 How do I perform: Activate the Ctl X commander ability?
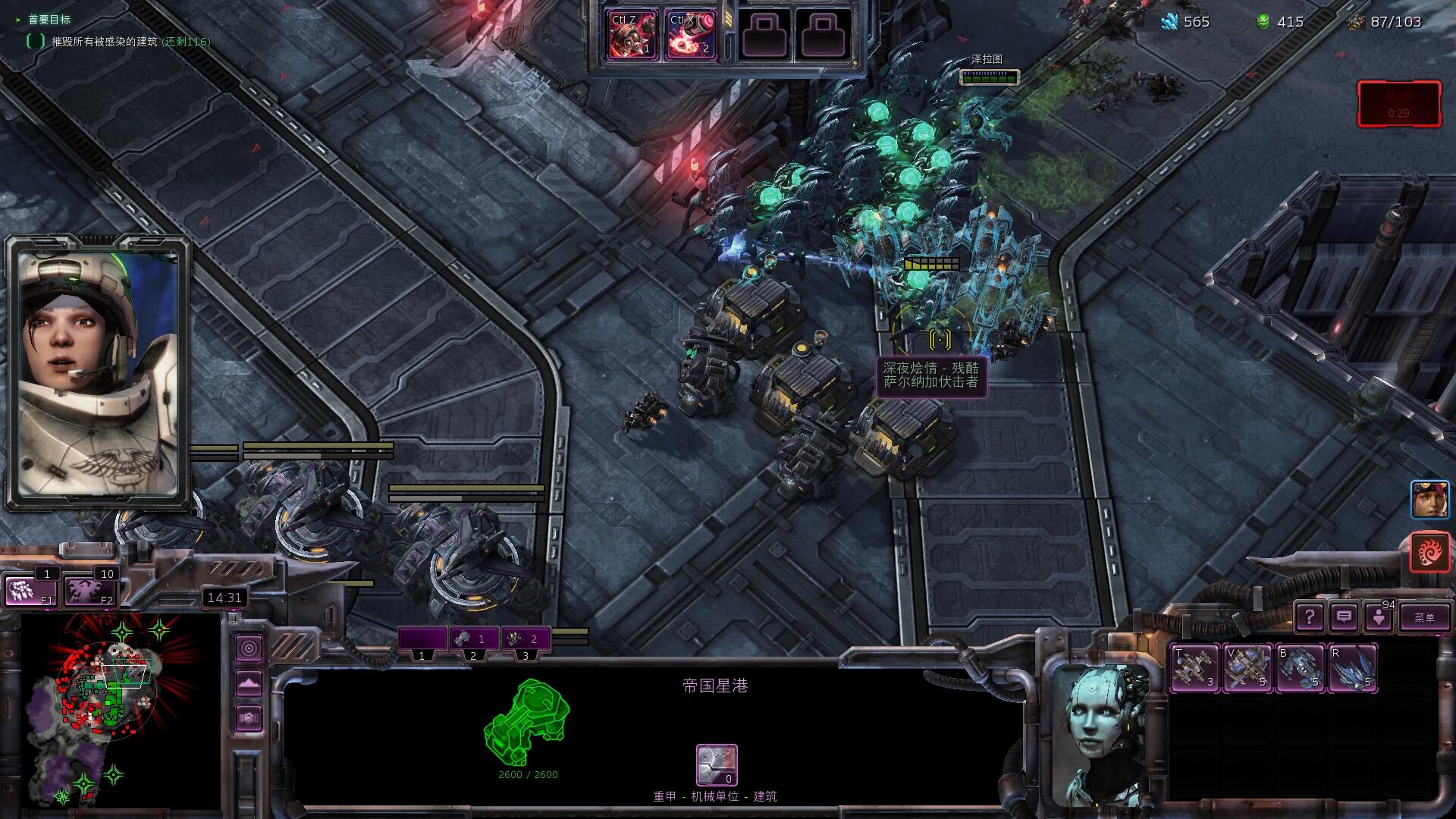click(x=690, y=35)
